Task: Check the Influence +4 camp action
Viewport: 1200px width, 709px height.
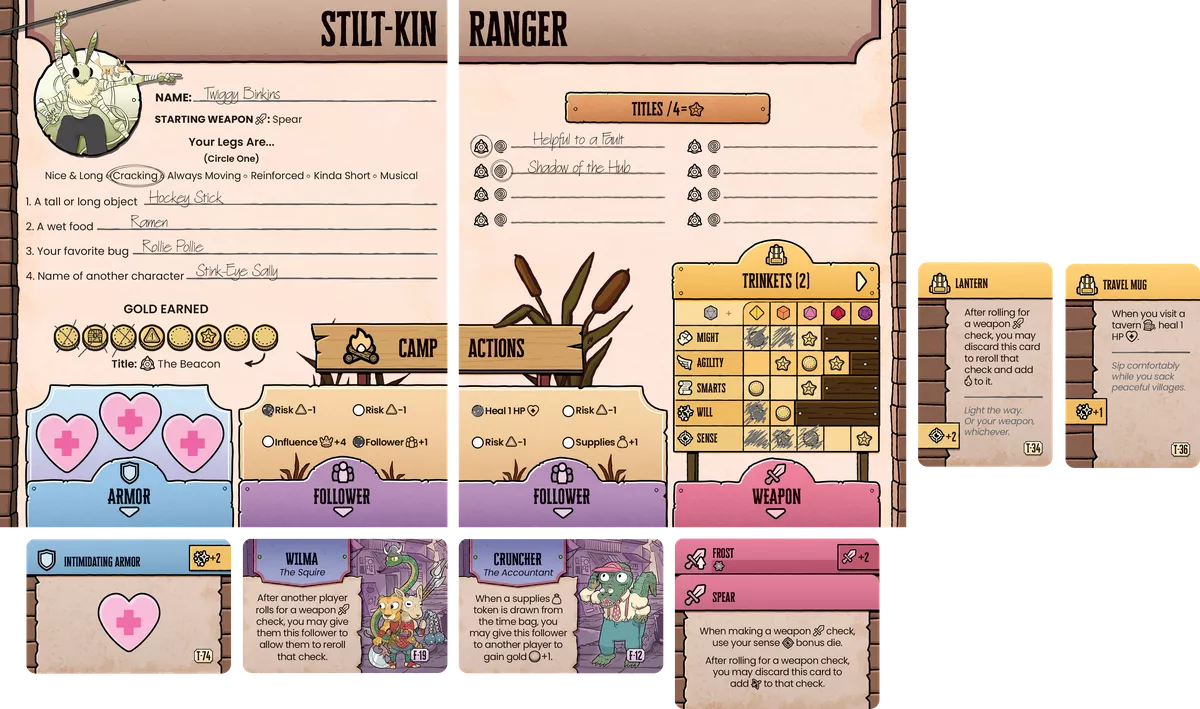Action: (268, 442)
